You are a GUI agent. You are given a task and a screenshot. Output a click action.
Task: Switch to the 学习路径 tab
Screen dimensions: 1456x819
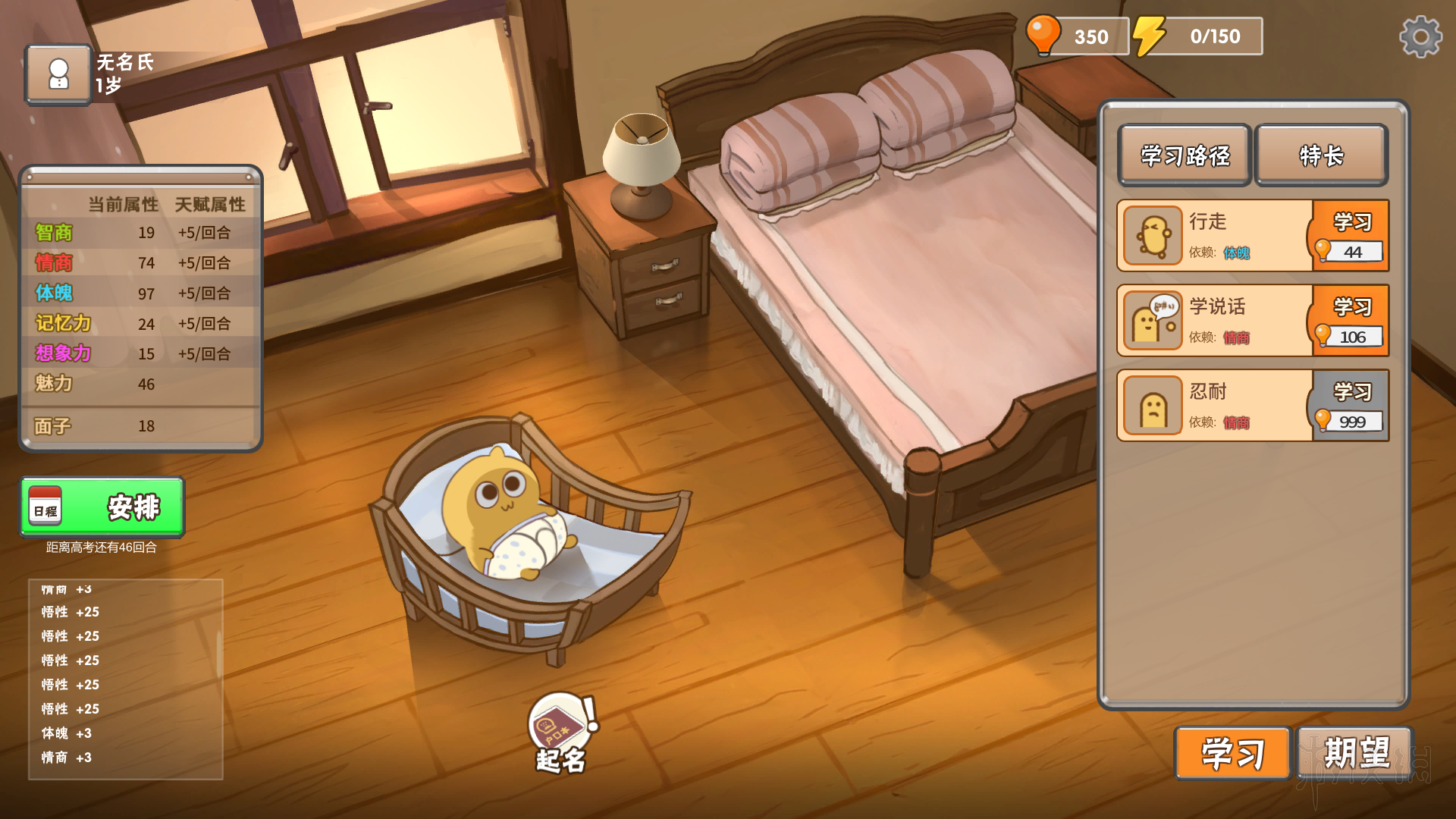click(x=1185, y=155)
